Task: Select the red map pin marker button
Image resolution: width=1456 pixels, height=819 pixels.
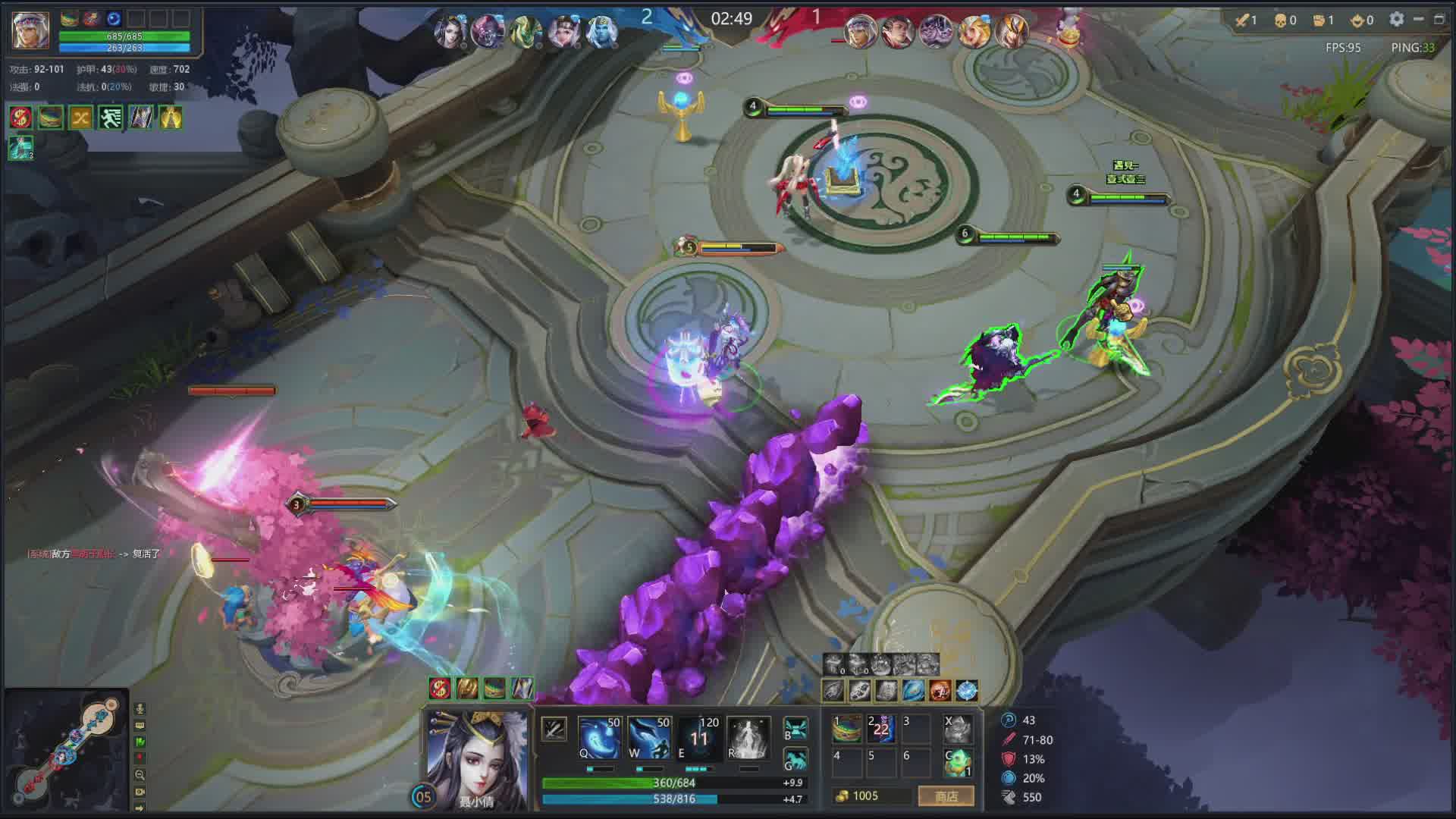Action: click(x=140, y=758)
